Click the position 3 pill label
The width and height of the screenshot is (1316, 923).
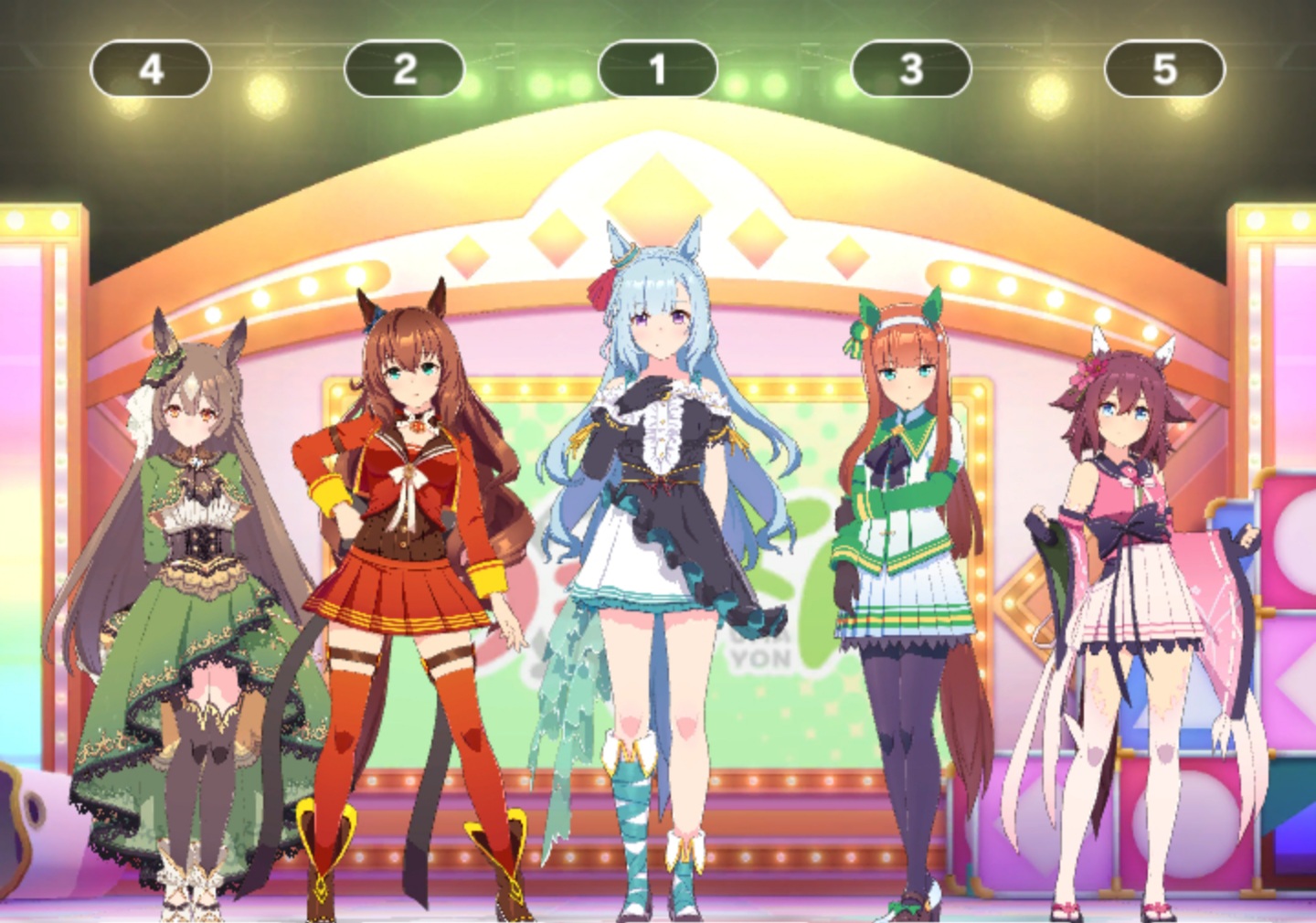pyautogui.click(x=910, y=69)
